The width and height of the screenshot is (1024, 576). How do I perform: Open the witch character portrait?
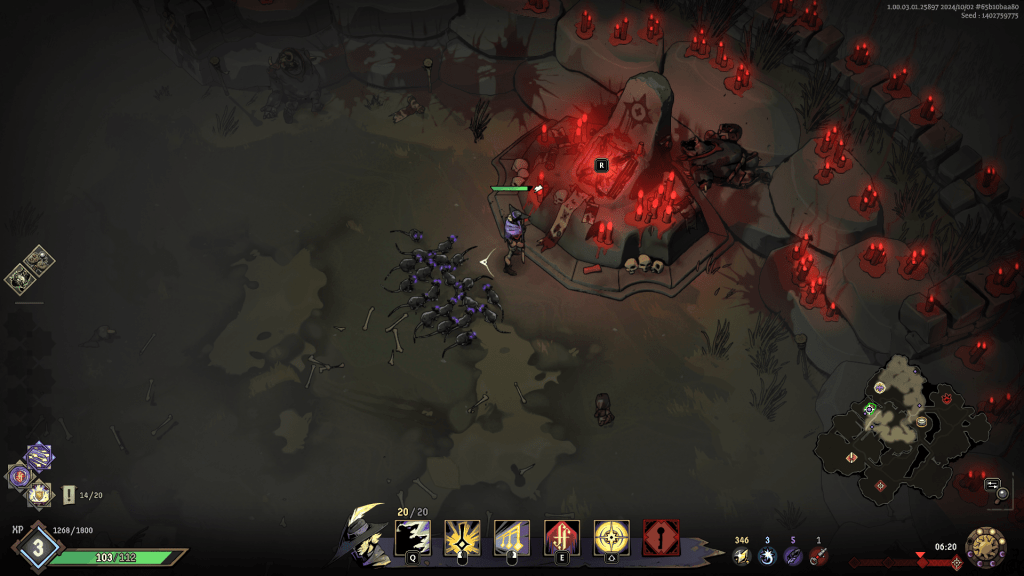364,533
